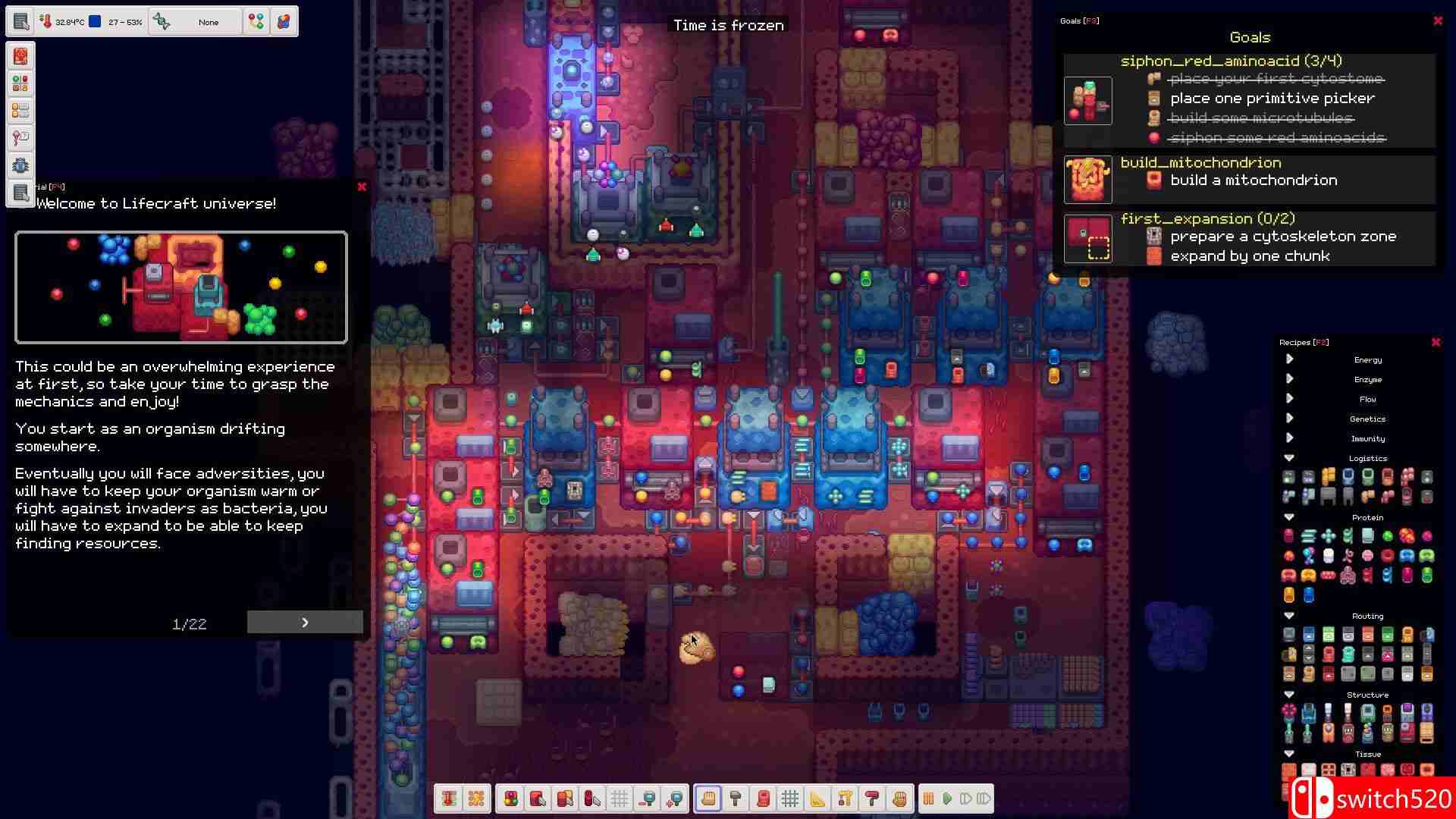Collapse the Logistics recipe section
This screenshot has height=819, width=1456.
point(1289,458)
